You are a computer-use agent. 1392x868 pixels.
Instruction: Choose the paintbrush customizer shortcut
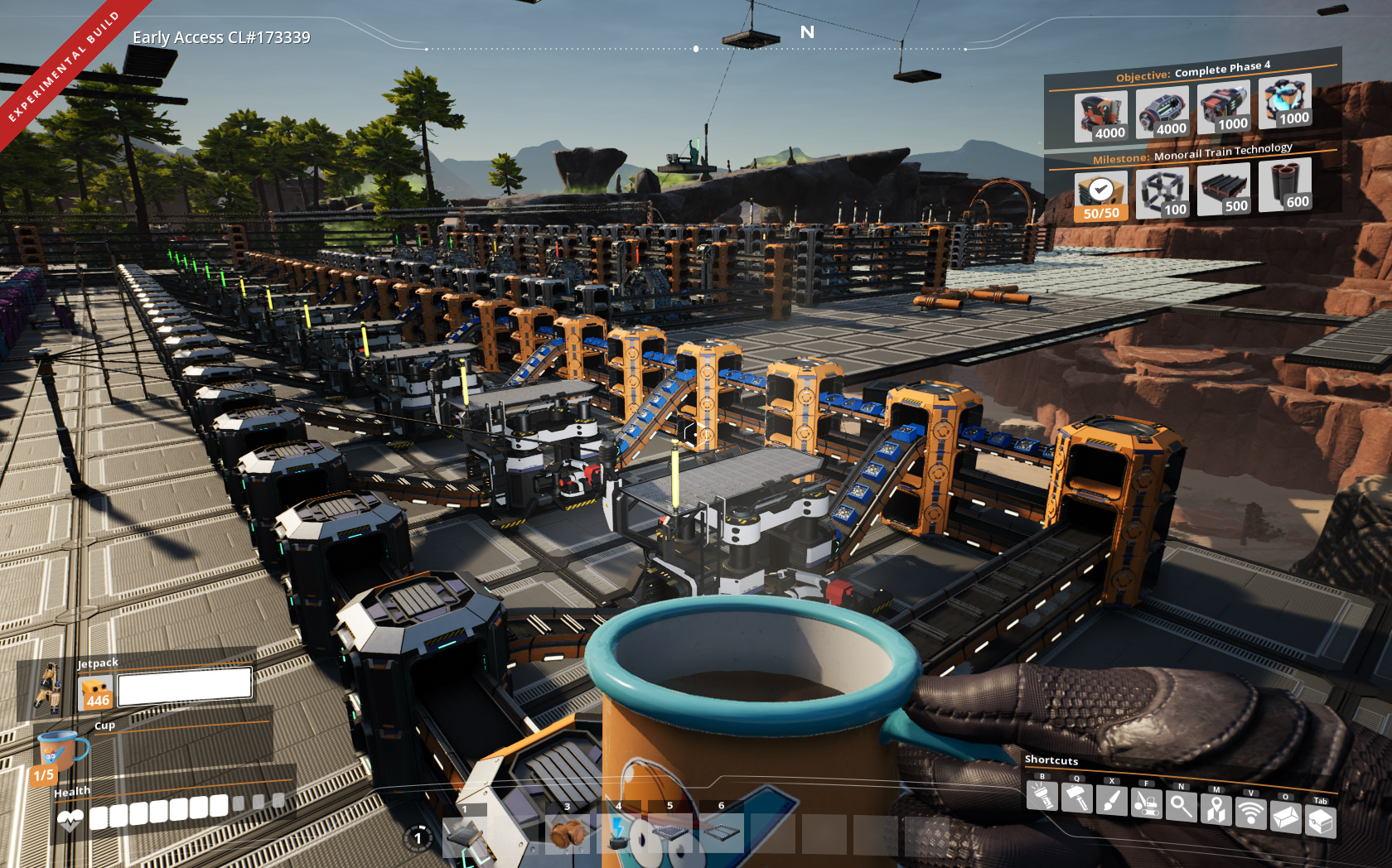point(1111,800)
